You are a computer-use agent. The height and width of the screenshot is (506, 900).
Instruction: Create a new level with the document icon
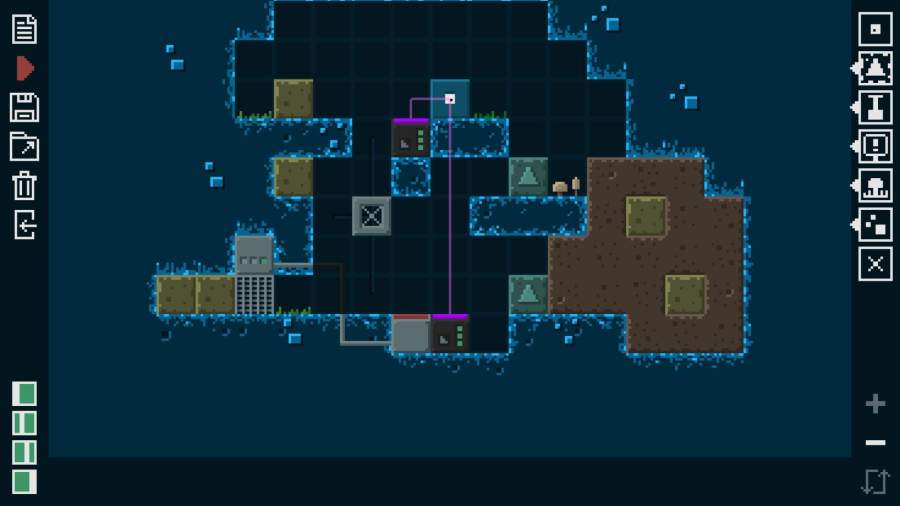pyautogui.click(x=24, y=29)
